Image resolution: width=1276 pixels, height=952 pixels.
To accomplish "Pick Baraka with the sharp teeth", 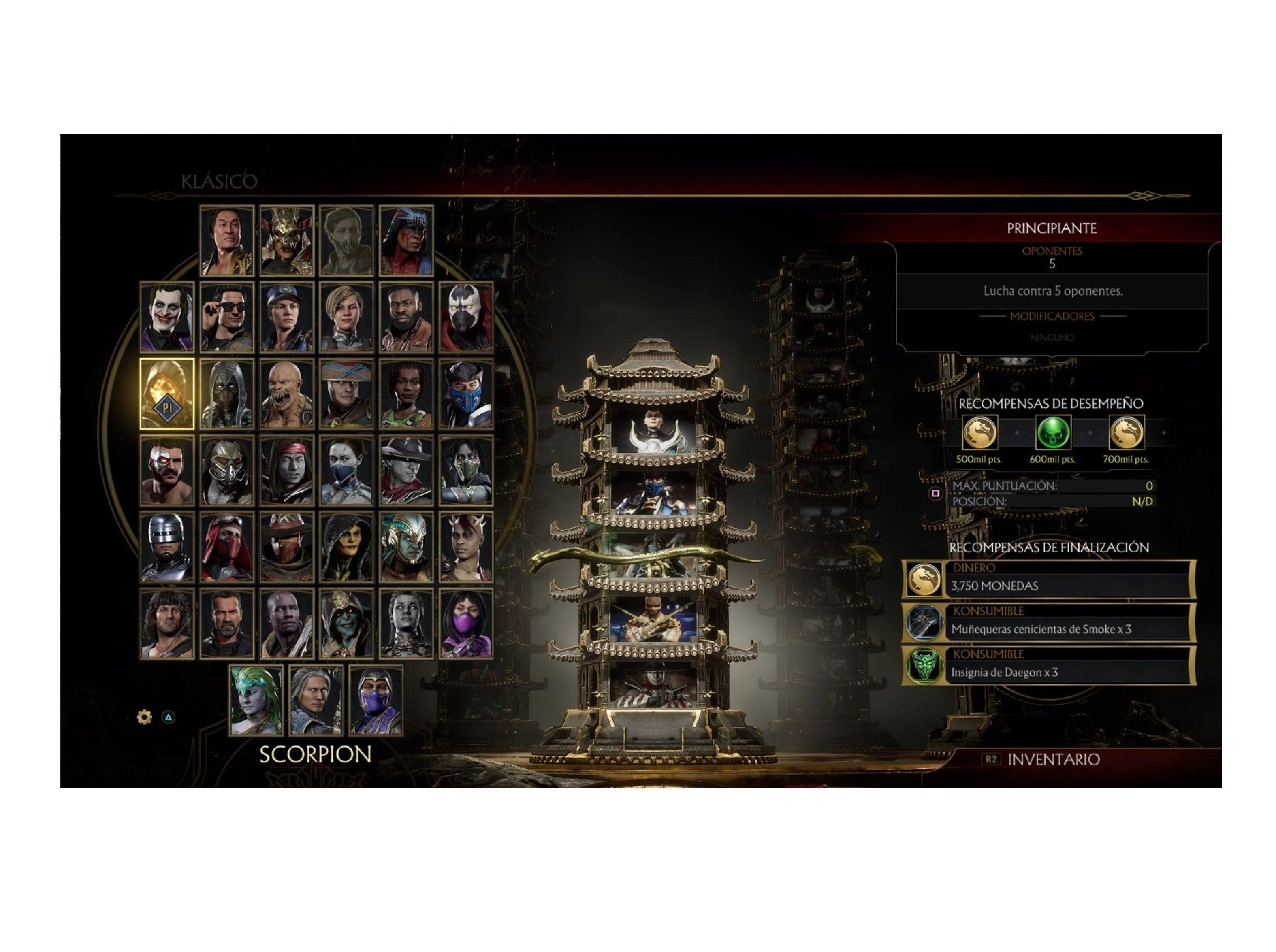I will tap(286, 394).
